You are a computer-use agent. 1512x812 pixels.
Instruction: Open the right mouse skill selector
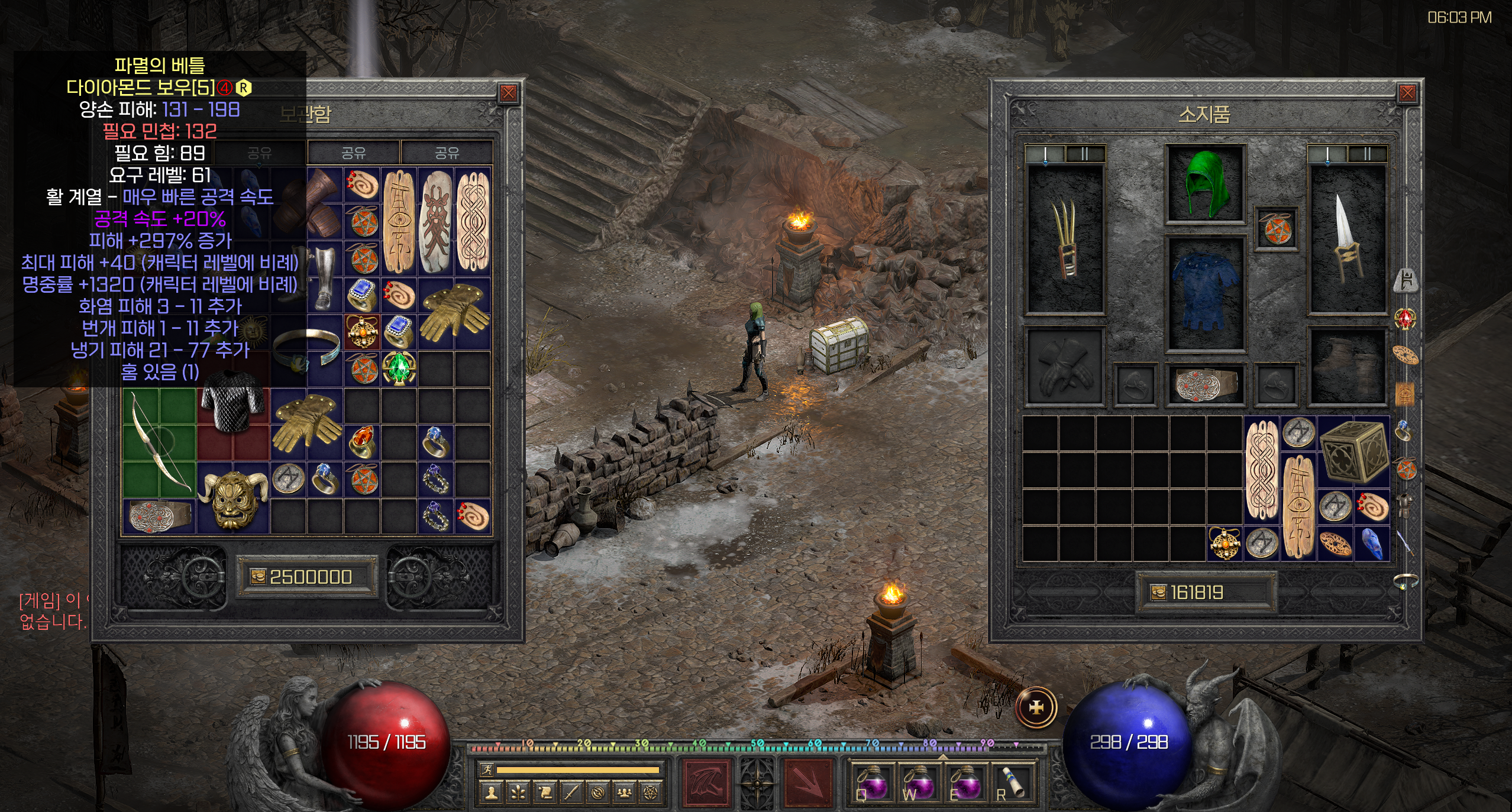[x=808, y=783]
